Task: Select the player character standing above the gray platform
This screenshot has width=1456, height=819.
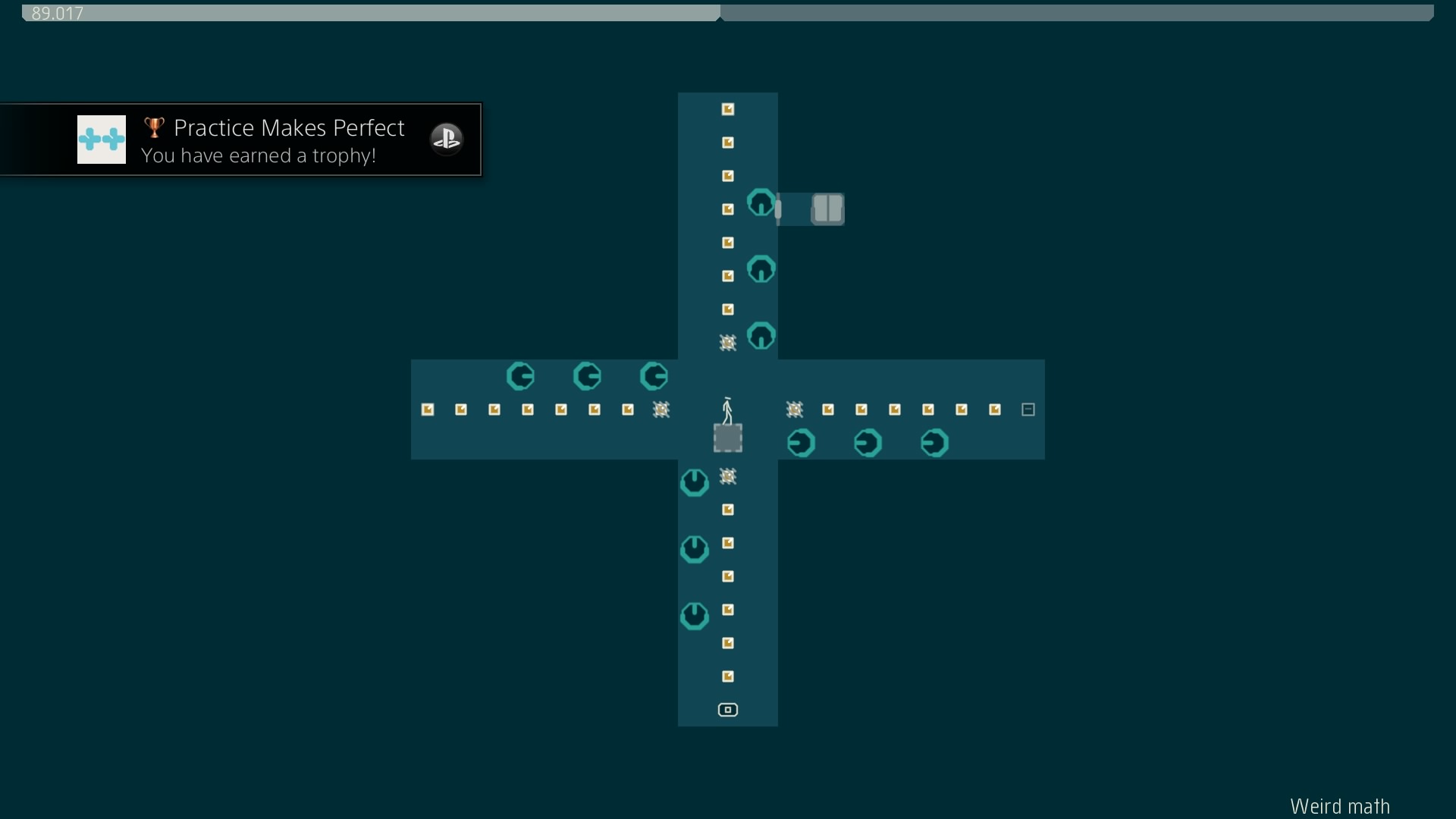Action: pos(727,409)
